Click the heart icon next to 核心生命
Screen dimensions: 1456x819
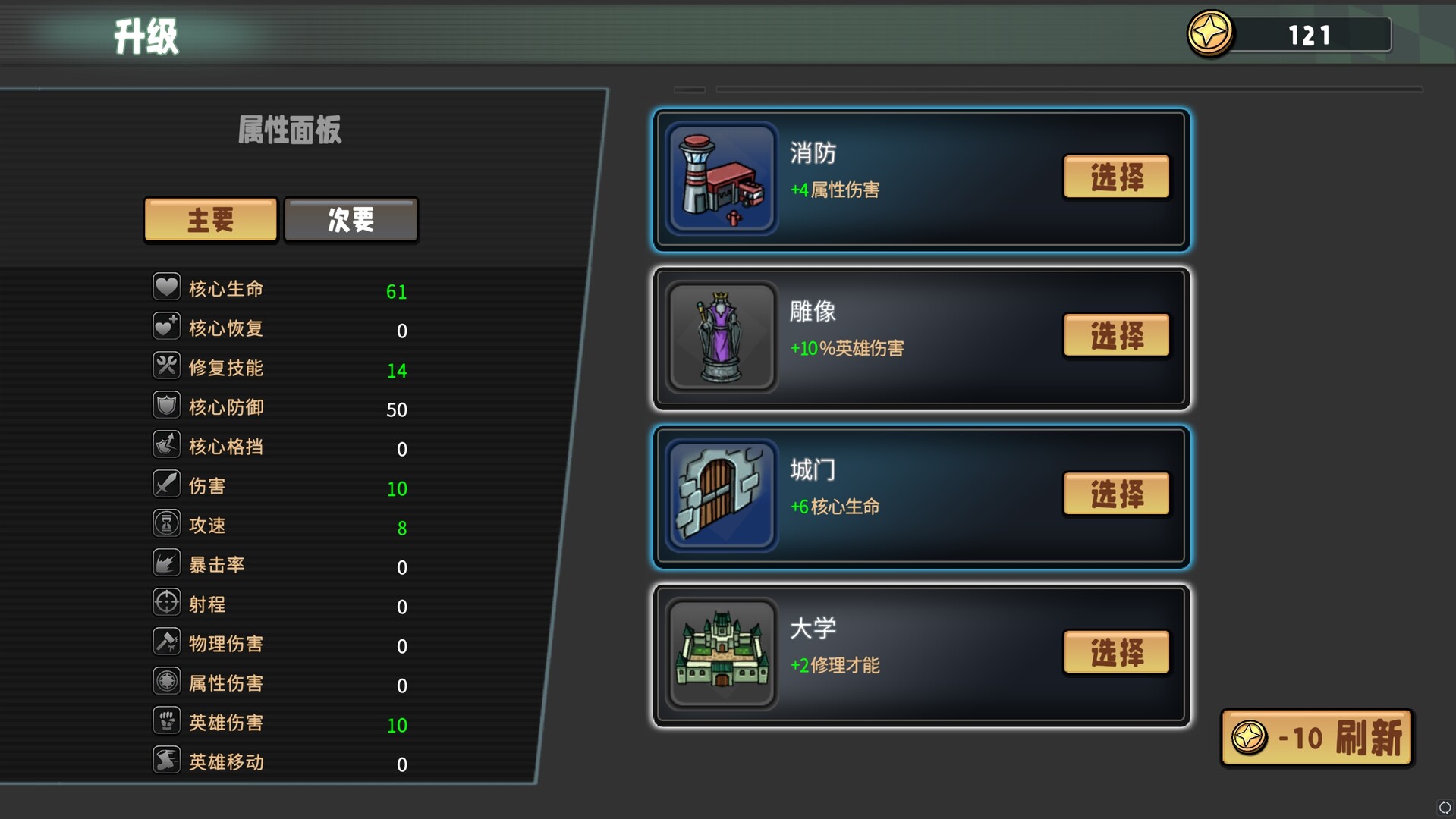click(x=168, y=287)
